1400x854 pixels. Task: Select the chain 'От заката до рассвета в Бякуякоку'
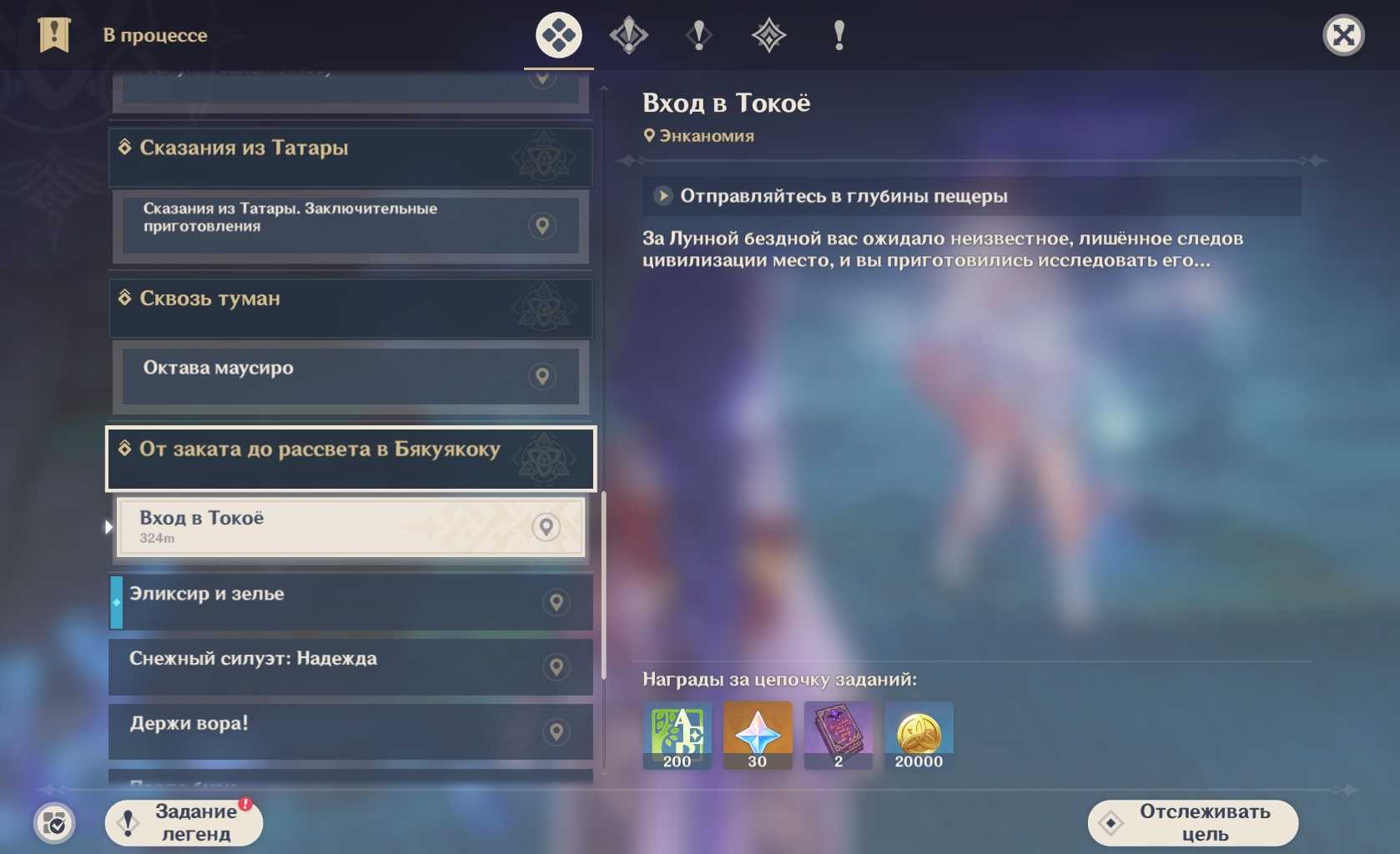350,459
